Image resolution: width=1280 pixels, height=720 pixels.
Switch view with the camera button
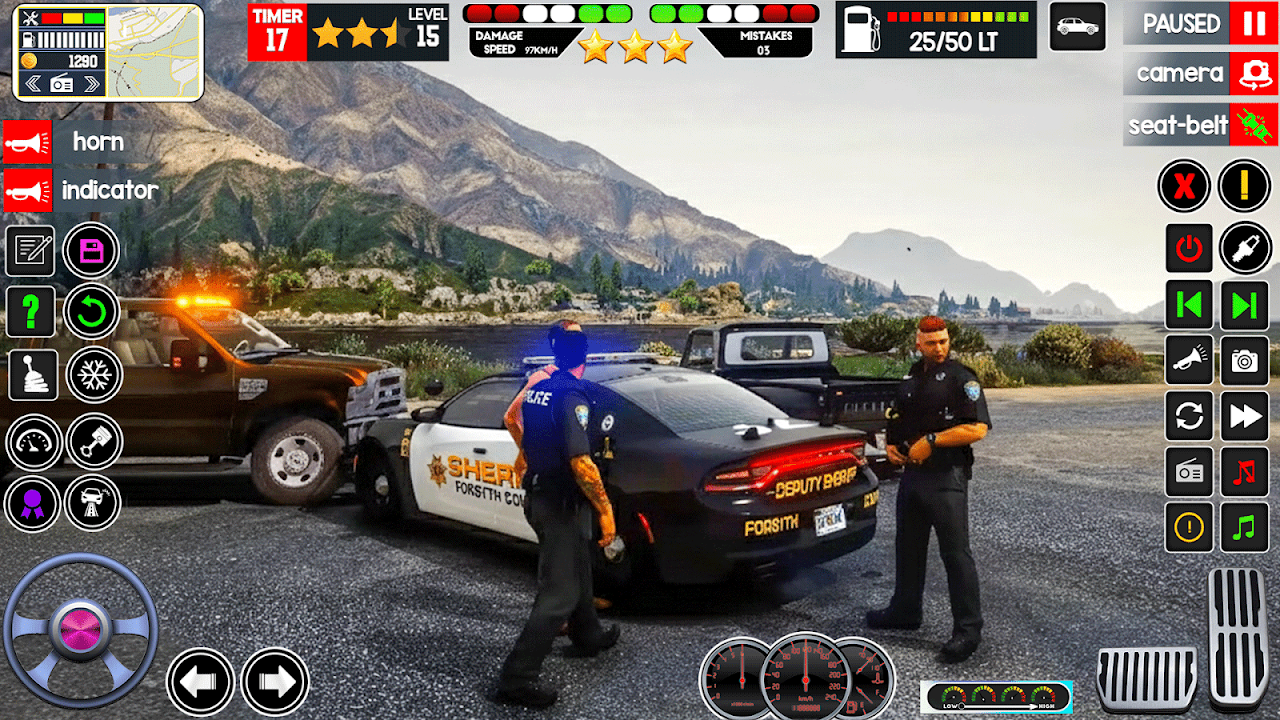(1253, 74)
